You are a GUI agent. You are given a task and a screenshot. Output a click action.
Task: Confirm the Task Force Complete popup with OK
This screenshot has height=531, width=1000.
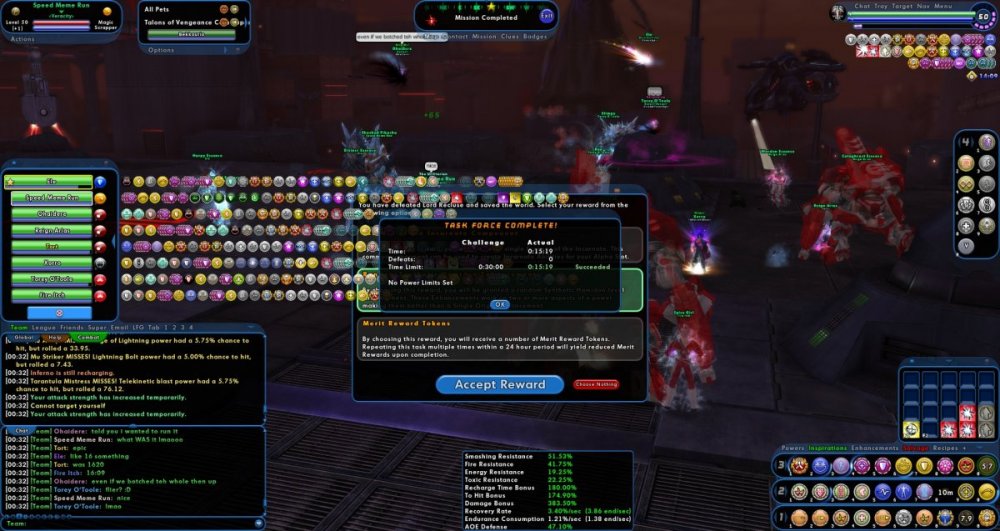click(x=500, y=304)
